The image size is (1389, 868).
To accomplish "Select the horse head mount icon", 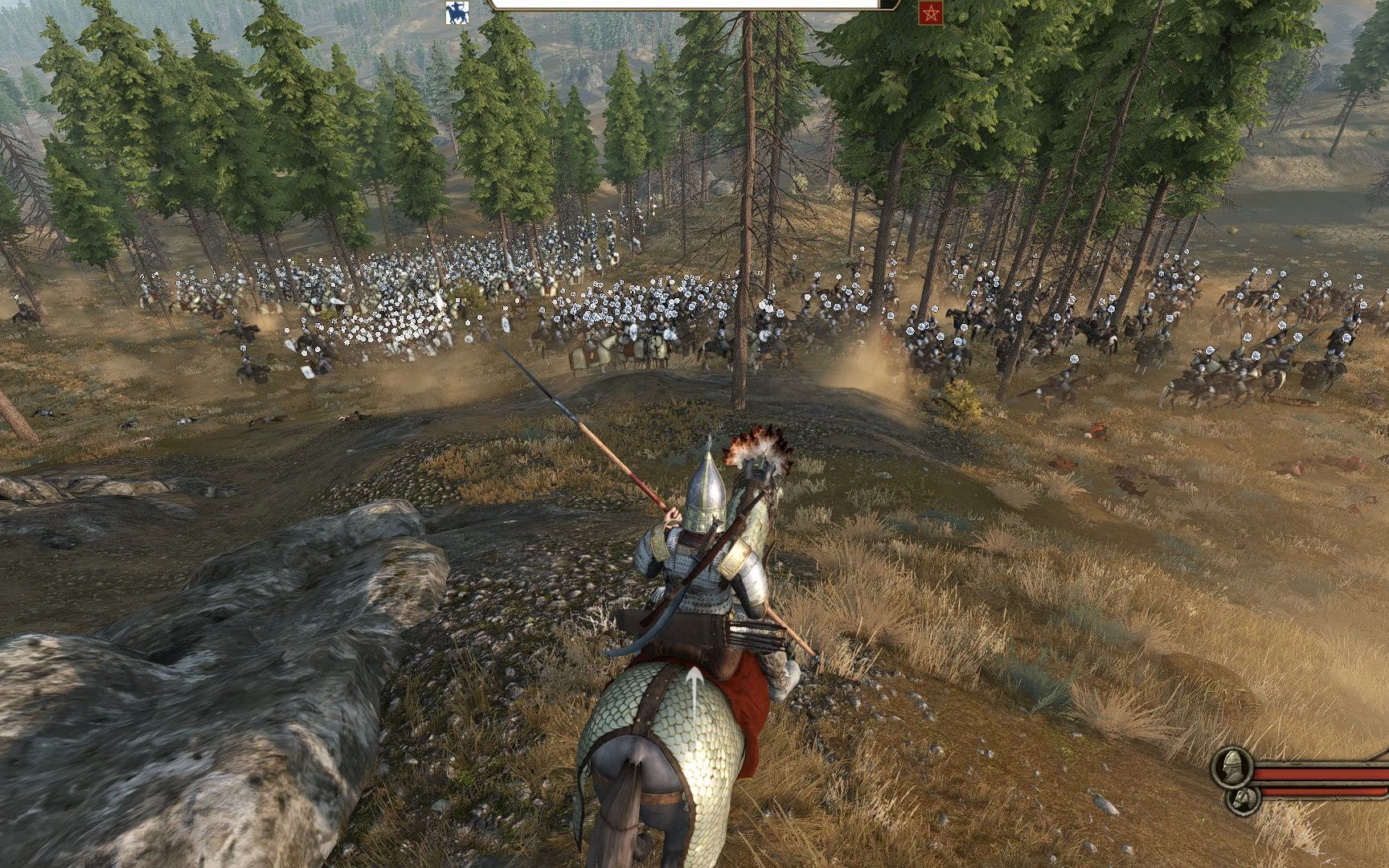I will (1243, 800).
